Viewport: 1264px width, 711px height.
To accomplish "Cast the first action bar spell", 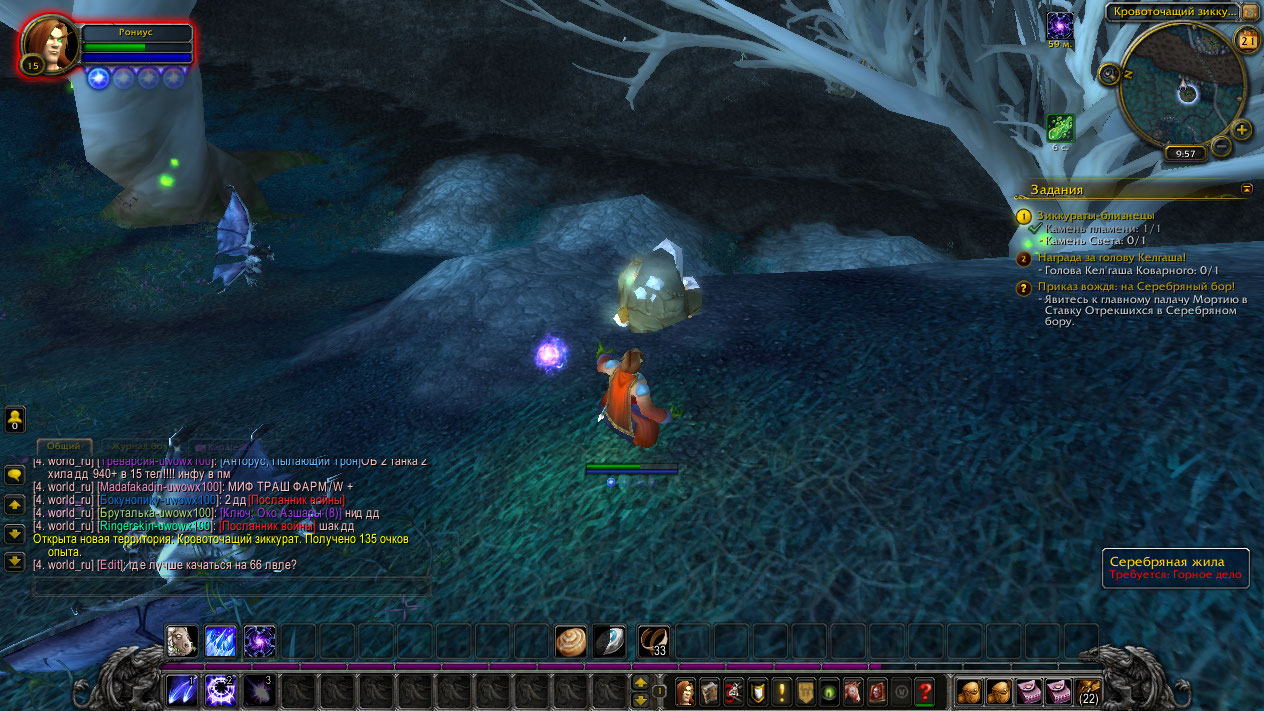I will coord(182,691).
